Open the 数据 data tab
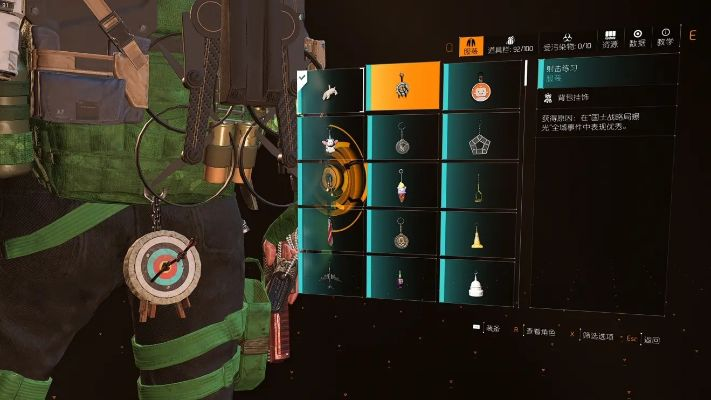 tap(638, 40)
